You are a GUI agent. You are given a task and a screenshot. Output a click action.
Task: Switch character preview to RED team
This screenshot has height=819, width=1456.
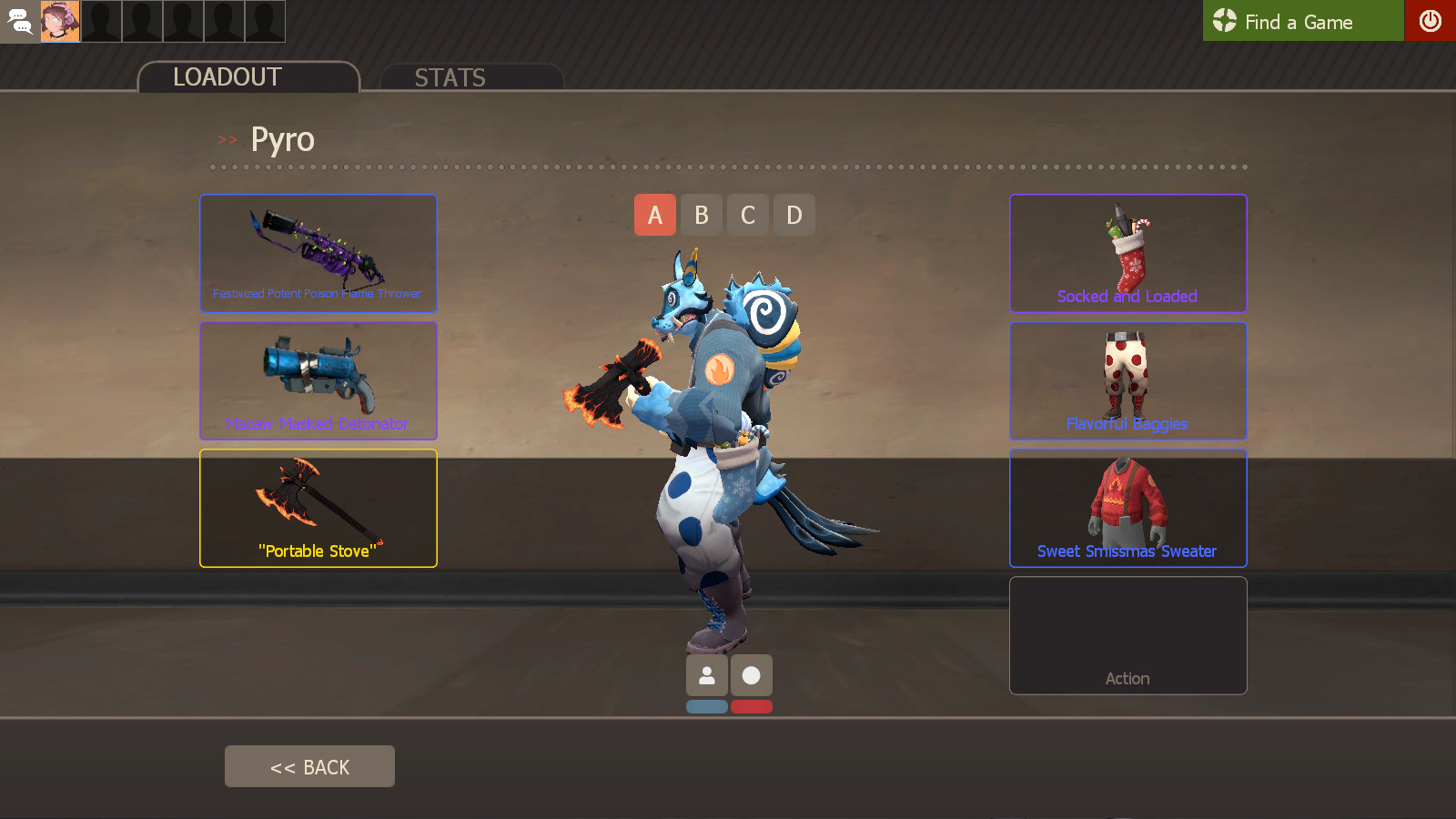(x=751, y=706)
